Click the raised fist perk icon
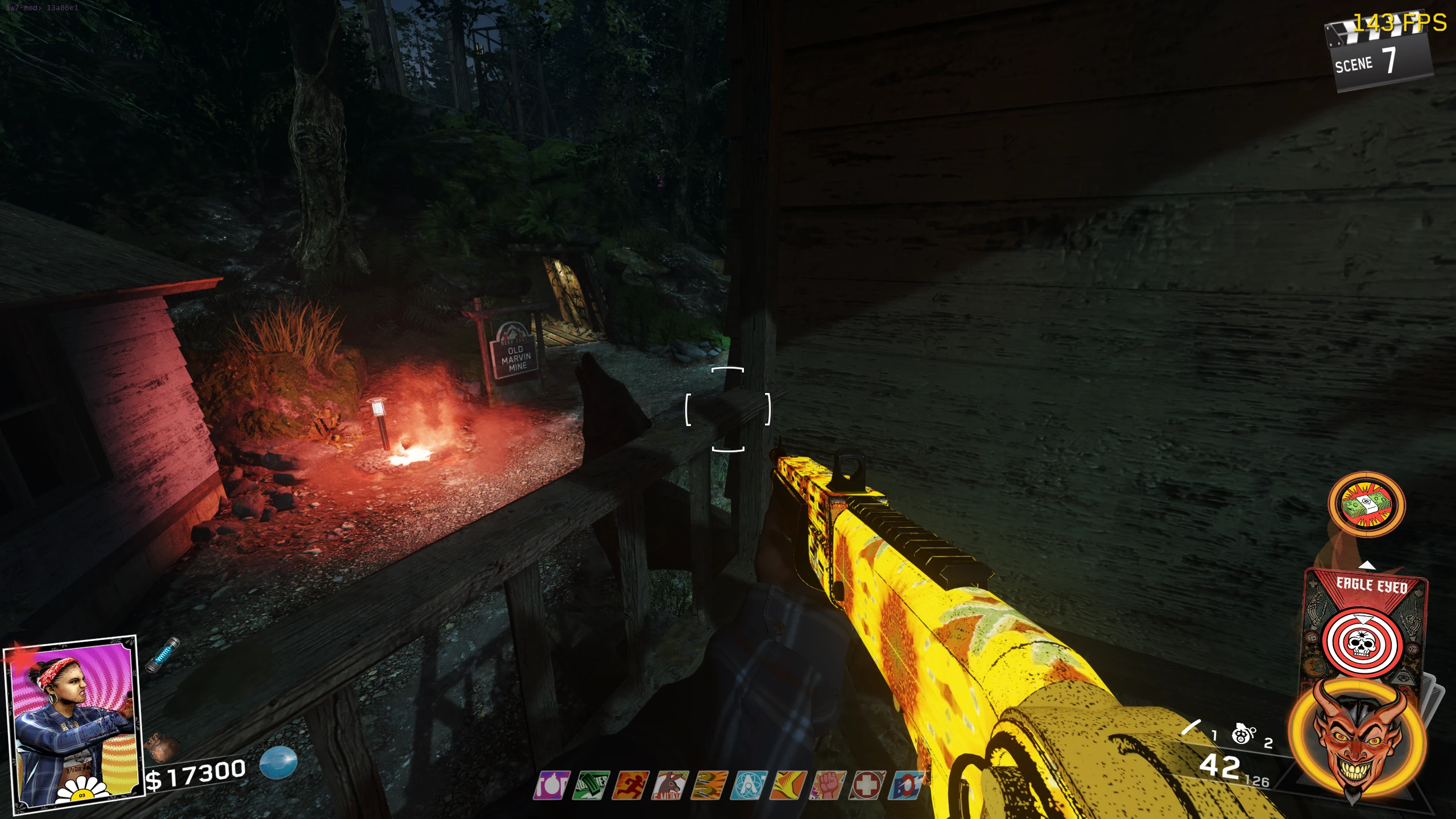 tap(828, 785)
